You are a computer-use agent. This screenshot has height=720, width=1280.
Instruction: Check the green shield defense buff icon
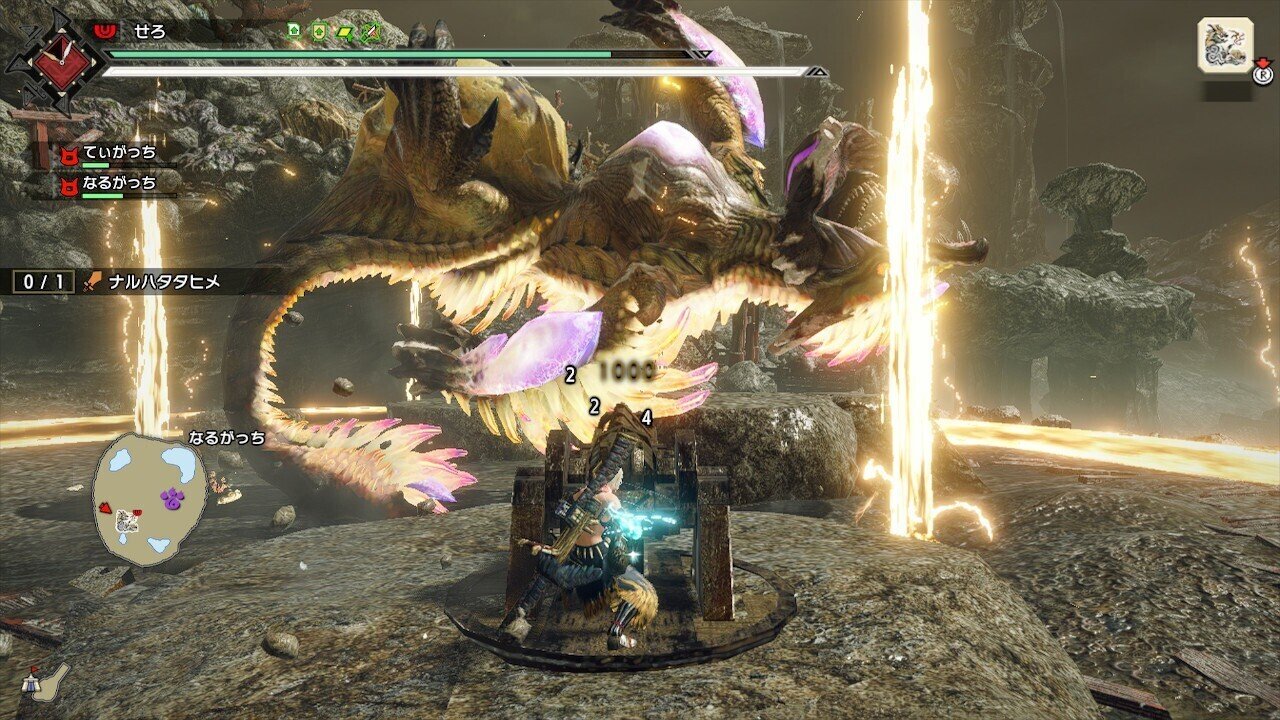click(x=319, y=31)
